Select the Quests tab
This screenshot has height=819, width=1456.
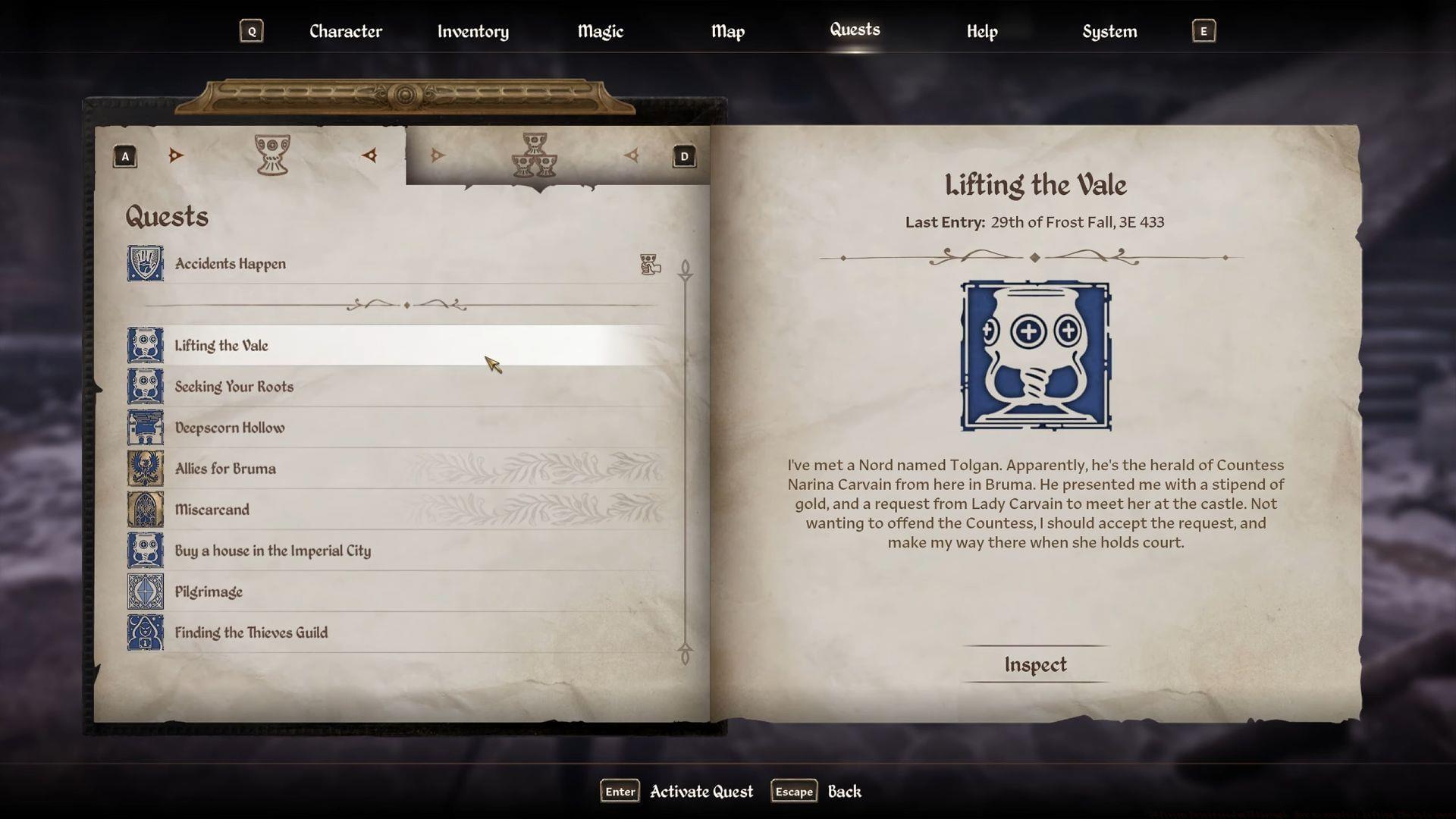(x=855, y=30)
